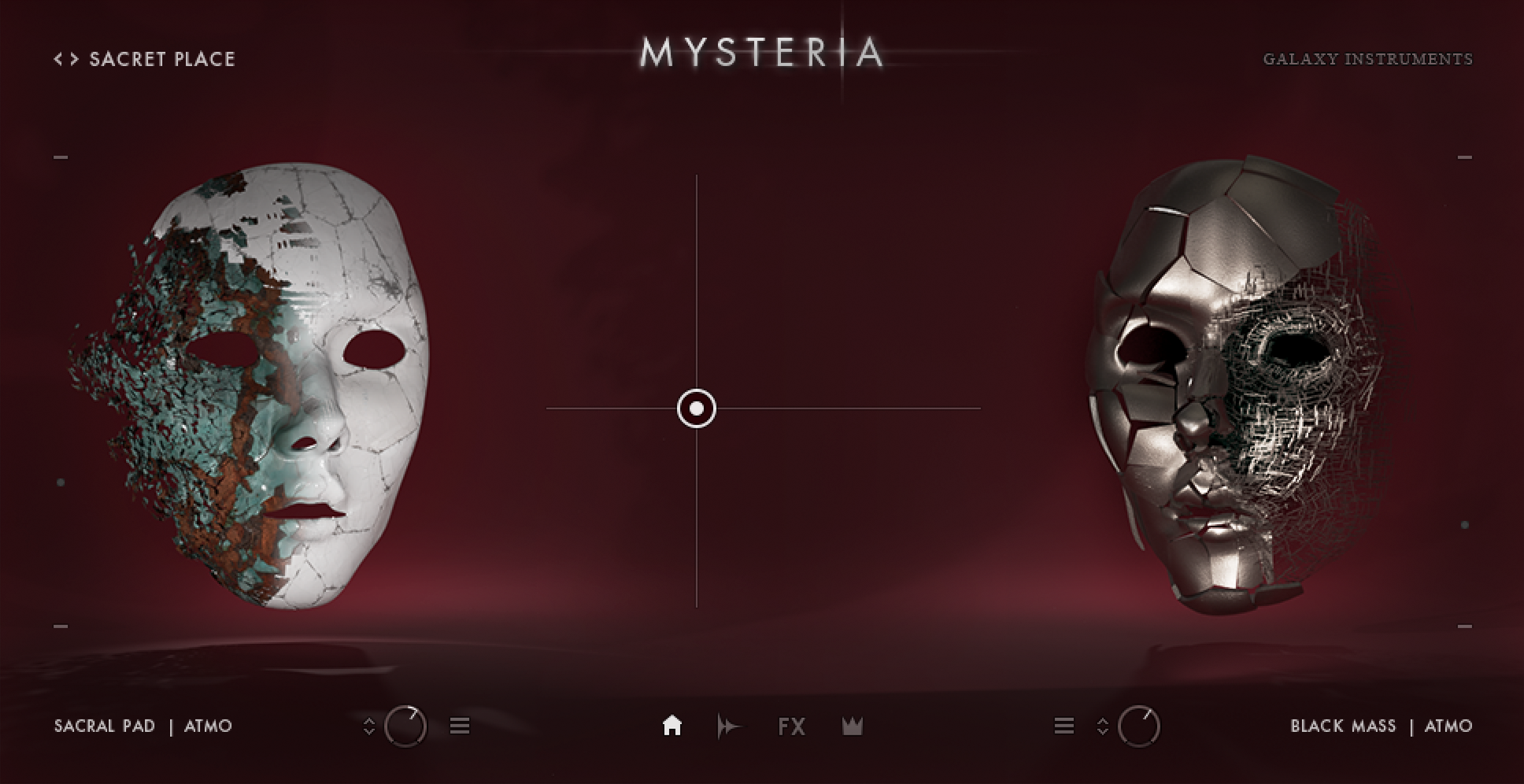Open the SACRET PLACE preset browser
1524x784 pixels.
[x=162, y=58]
